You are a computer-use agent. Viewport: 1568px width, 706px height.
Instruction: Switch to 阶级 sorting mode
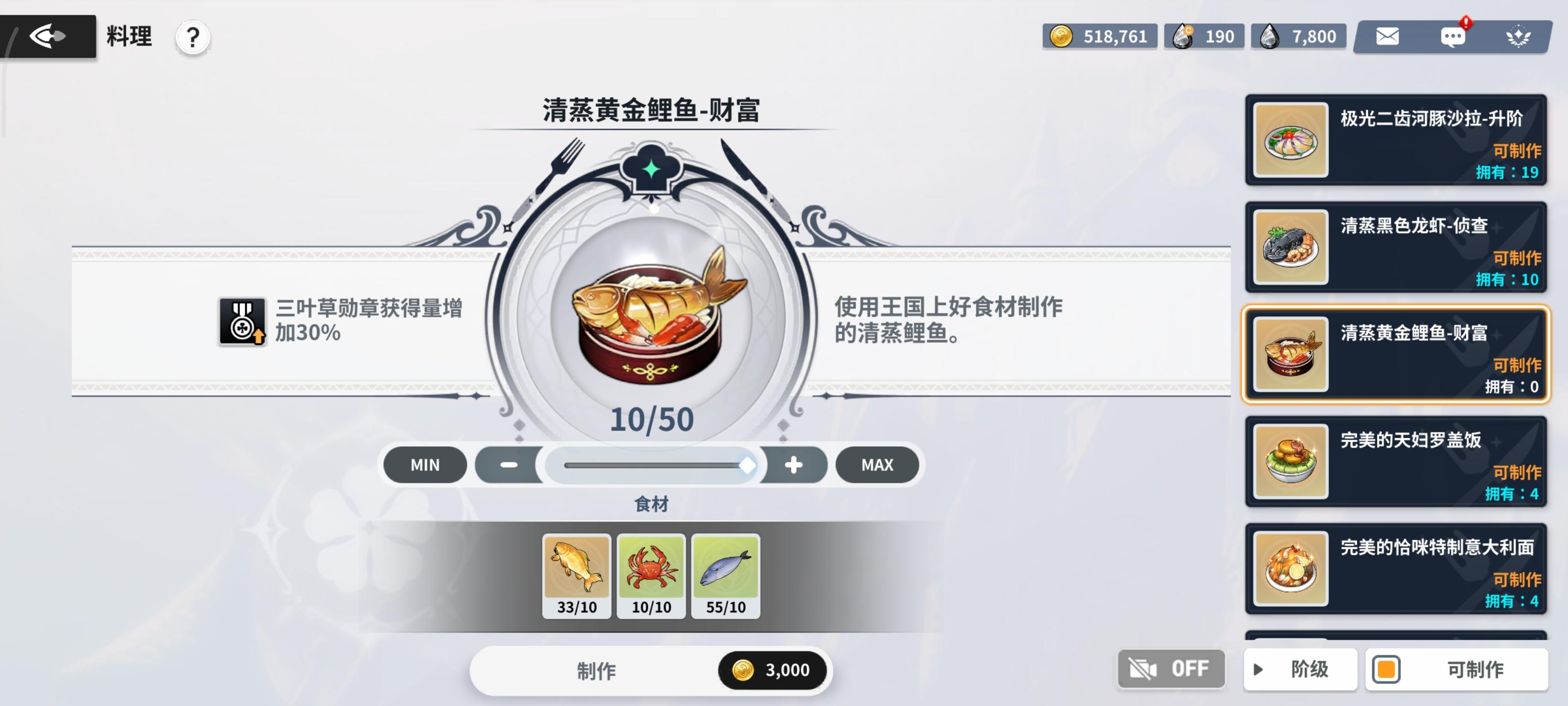tap(1300, 669)
